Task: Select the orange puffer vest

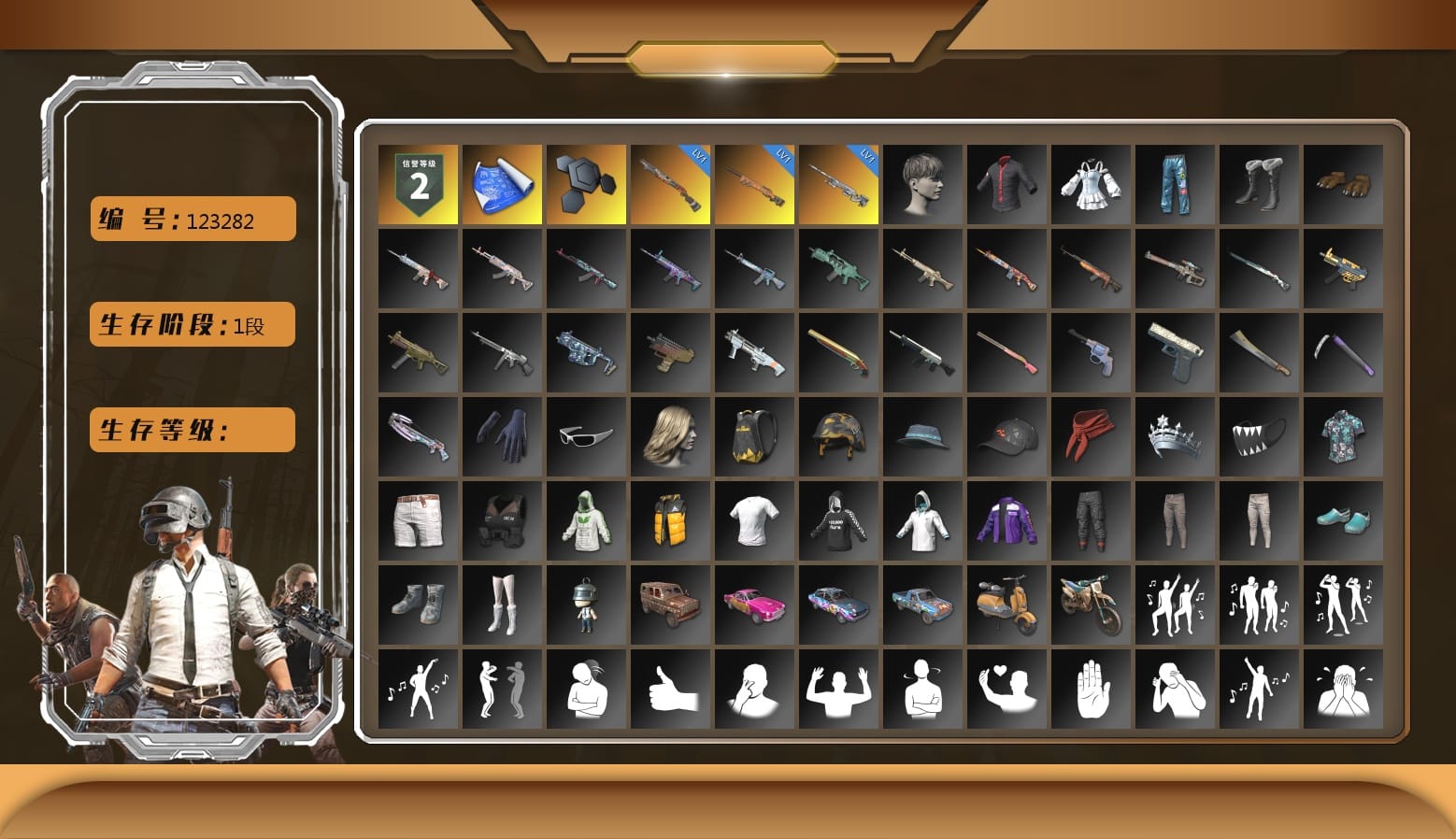Action: pos(670,520)
